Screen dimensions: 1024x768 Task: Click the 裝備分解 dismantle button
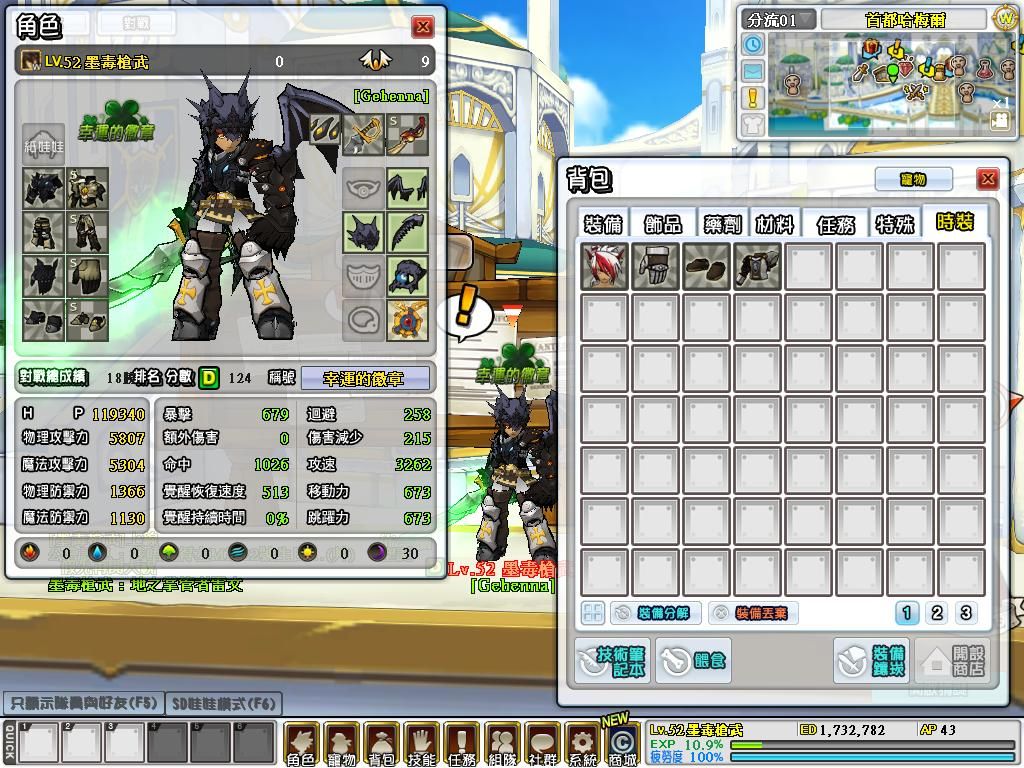(655, 613)
